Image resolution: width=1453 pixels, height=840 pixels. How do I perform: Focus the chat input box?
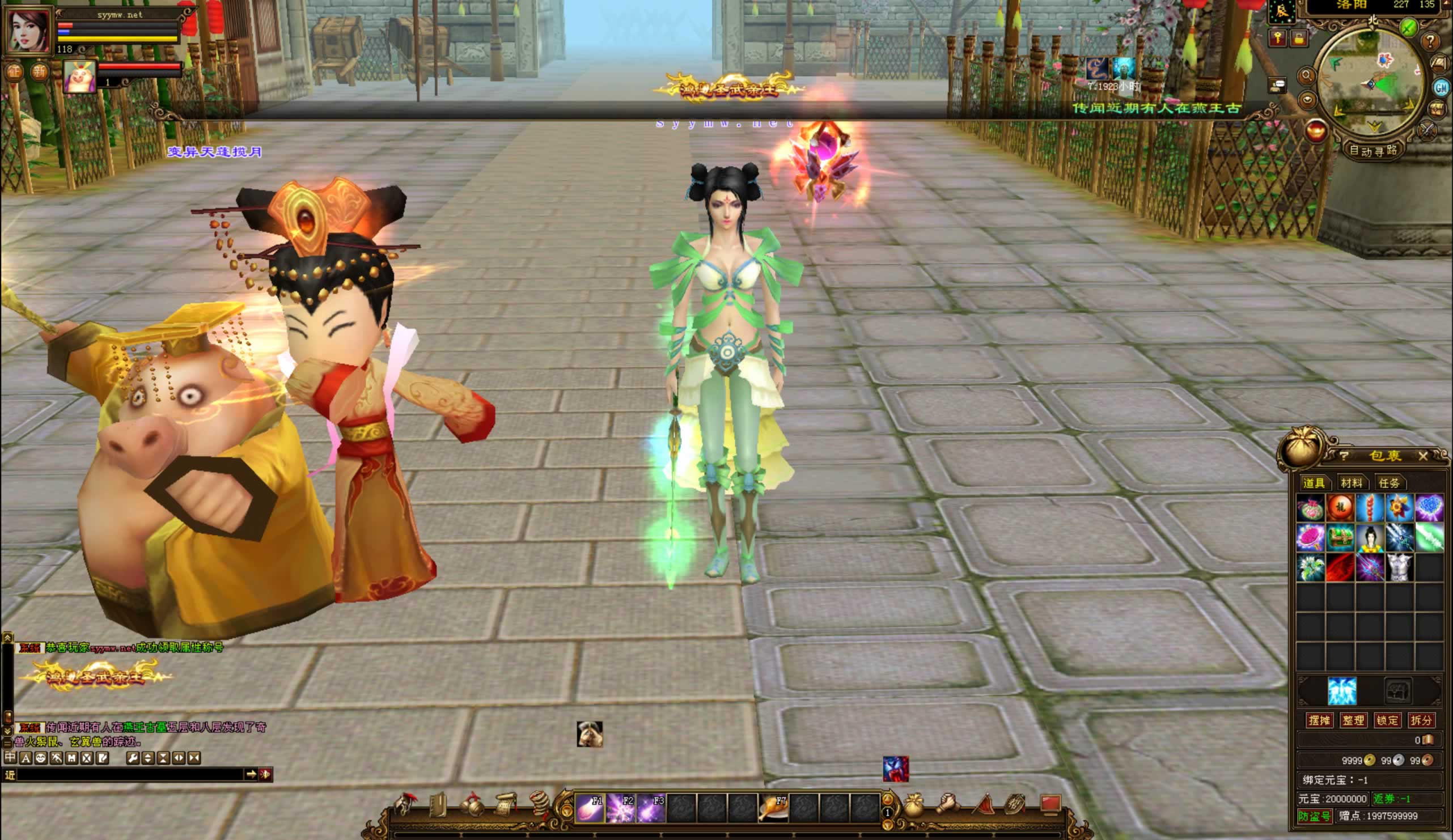pos(130,774)
